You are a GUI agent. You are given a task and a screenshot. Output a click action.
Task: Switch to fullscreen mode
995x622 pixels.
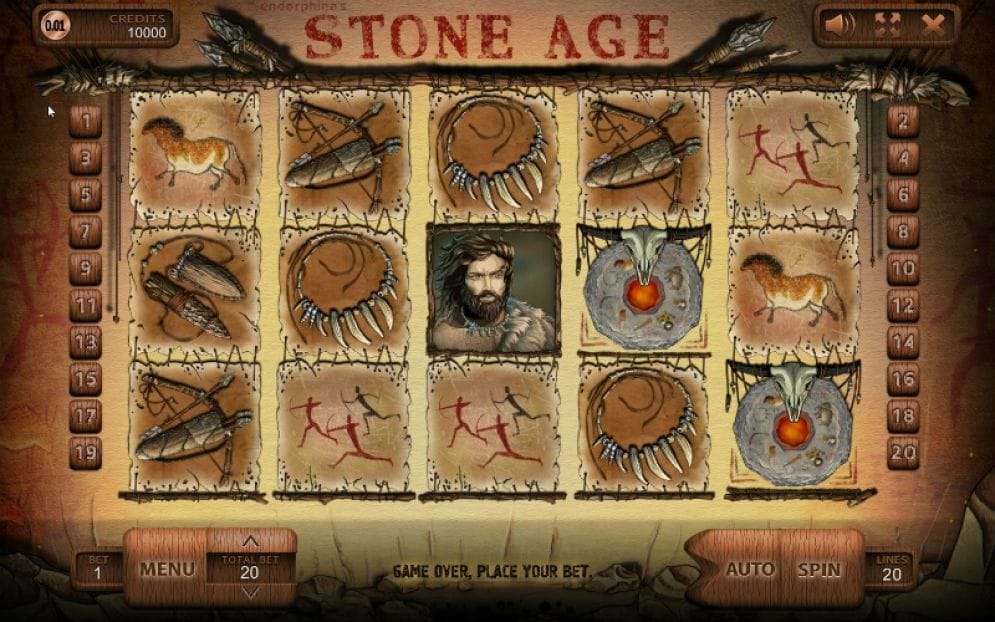point(889,25)
